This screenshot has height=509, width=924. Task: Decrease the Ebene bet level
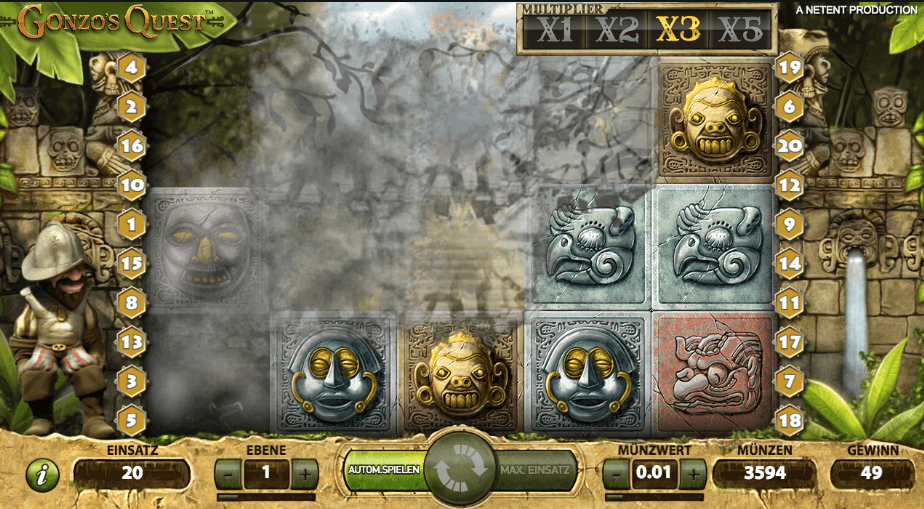pyautogui.click(x=229, y=473)
